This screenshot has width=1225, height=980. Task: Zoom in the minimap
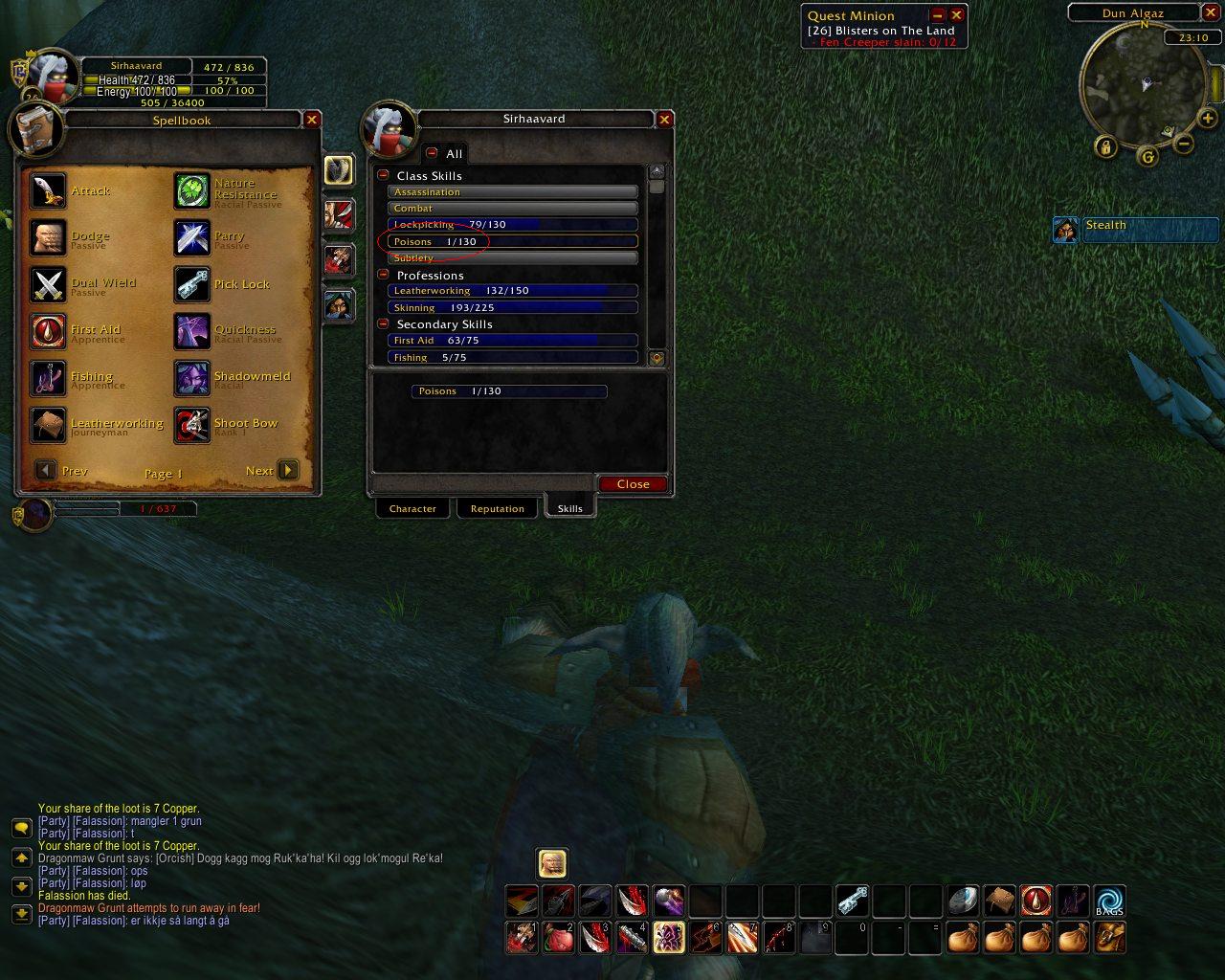point(1208,120)
